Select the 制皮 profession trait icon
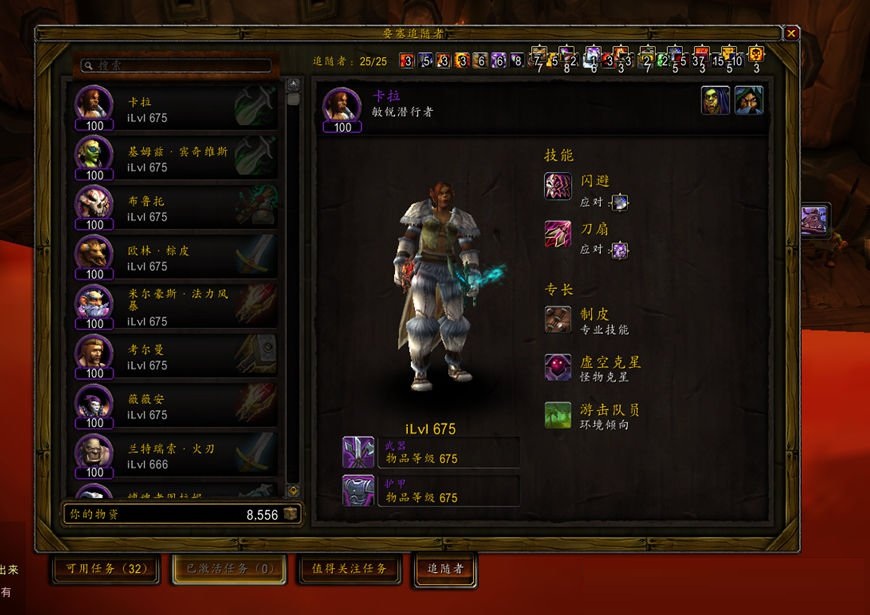Screen dimensions: 870x615 click(558, 319)
